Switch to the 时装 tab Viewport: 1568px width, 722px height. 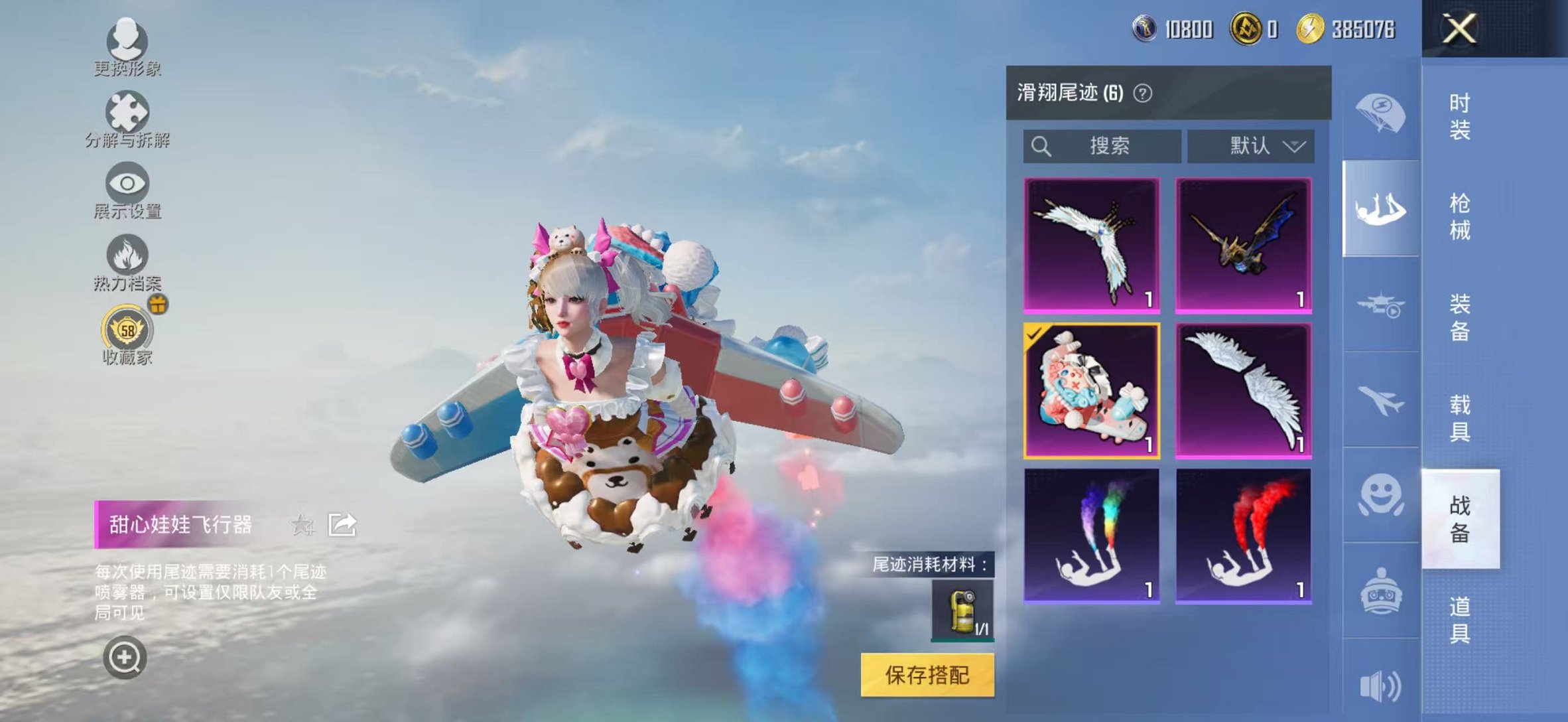(x=1462, y=116)
